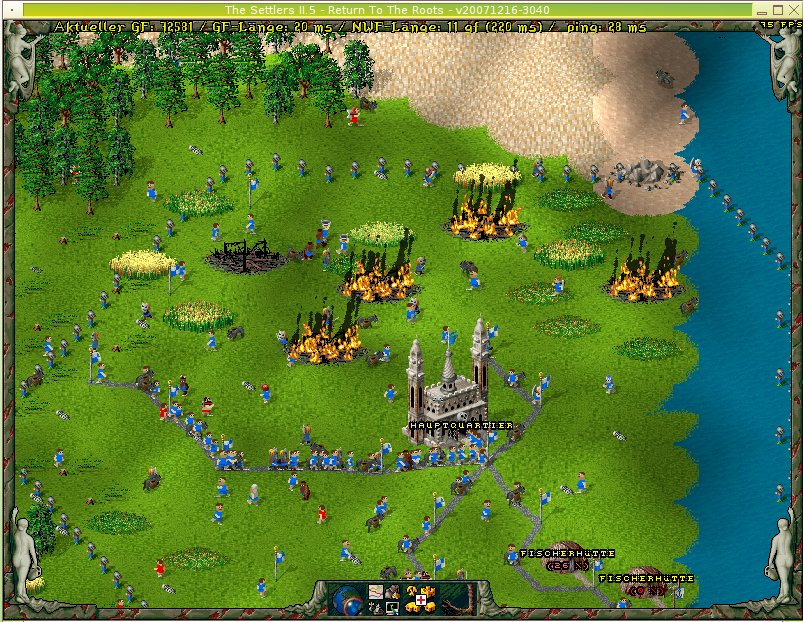The width and height of the screenshot is (803, 622).
Task: Click the hammer and houses menu button
Action: click(x=420, y=599)
